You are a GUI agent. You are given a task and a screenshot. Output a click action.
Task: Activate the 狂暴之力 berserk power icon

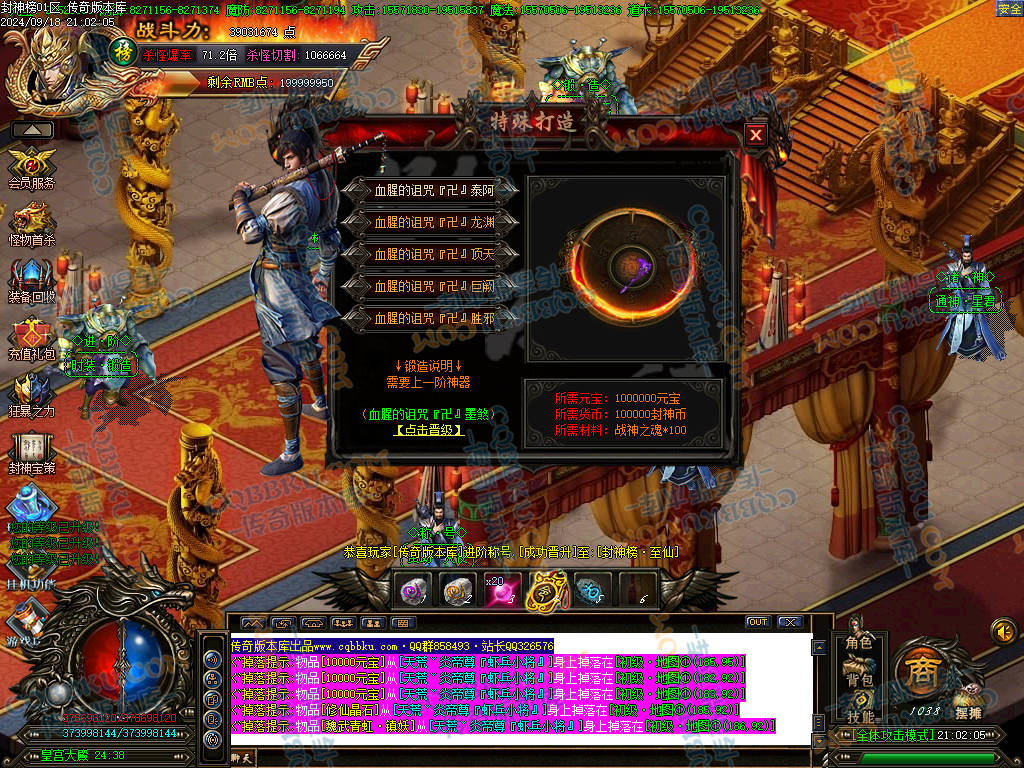pyautogui.click(x=31, y=395)
